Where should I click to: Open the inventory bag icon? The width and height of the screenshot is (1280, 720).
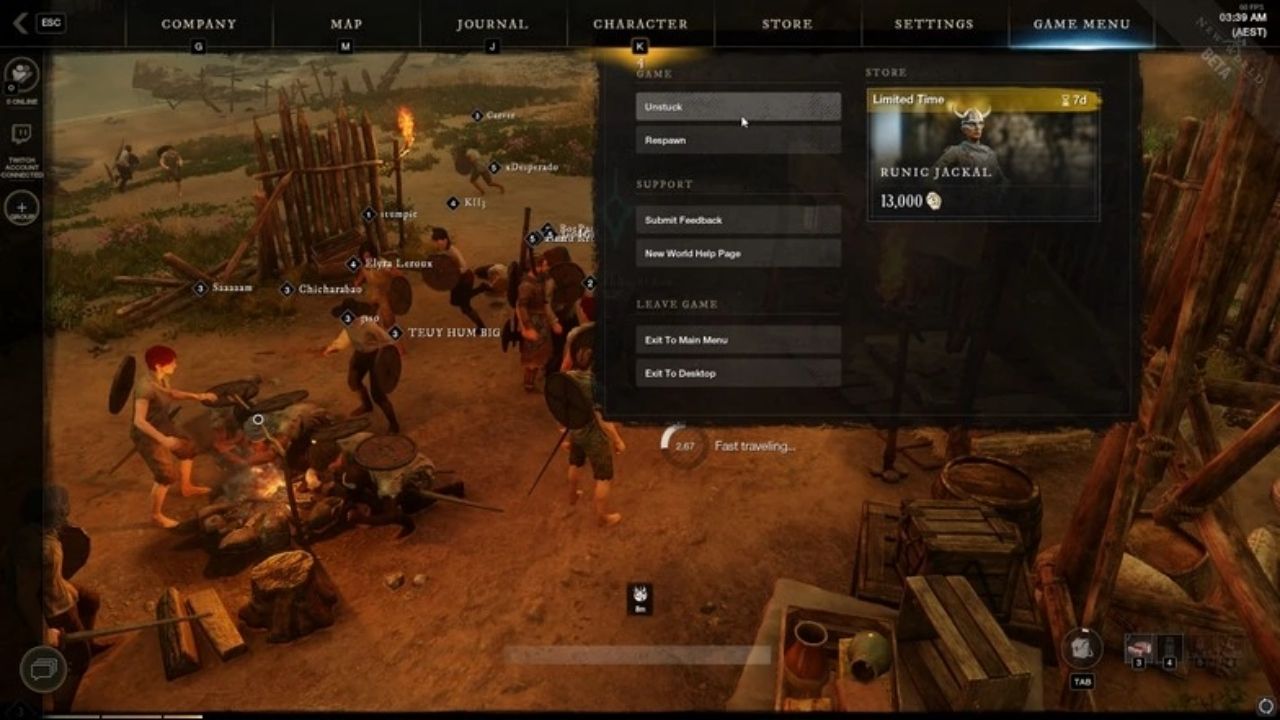(1082, 648)
